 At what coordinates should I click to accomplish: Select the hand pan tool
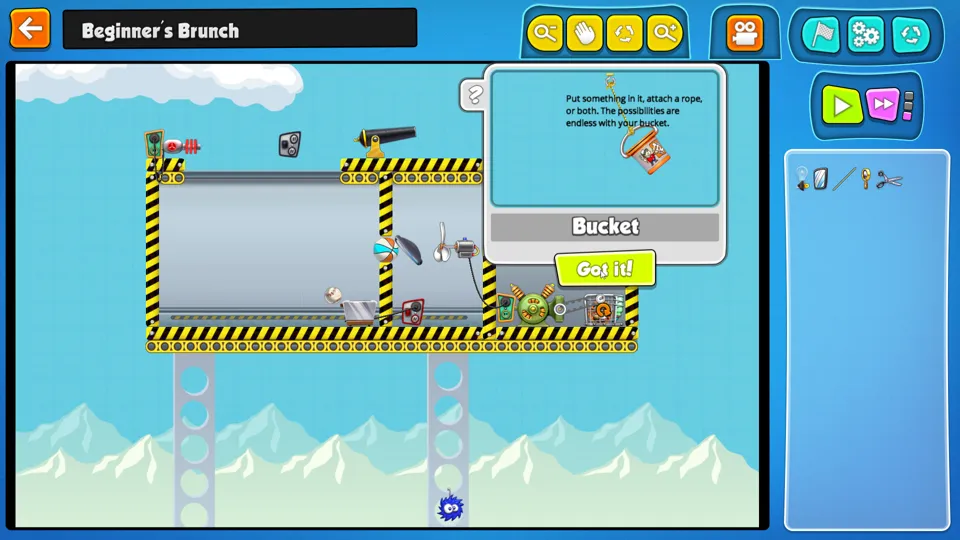[585, 34]
